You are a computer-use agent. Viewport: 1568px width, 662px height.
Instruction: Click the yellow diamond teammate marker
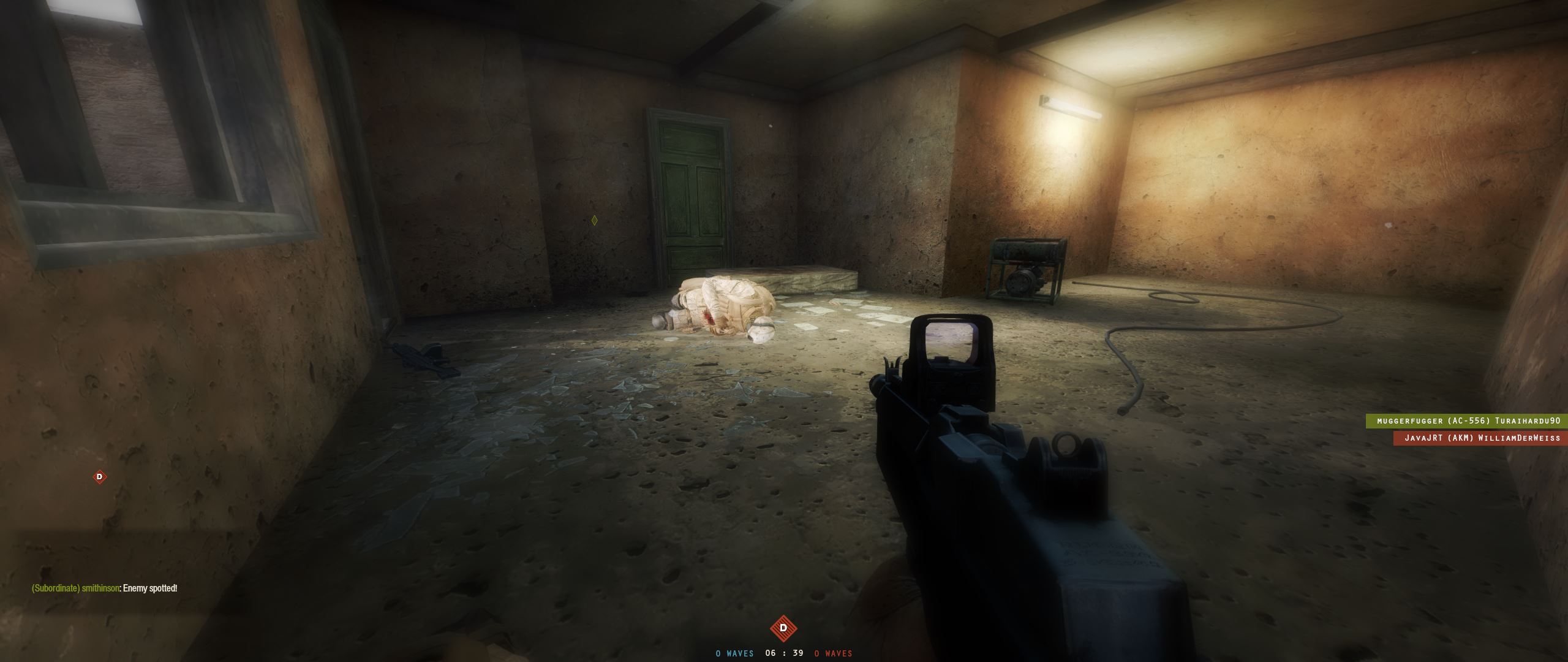click(594, 220)
